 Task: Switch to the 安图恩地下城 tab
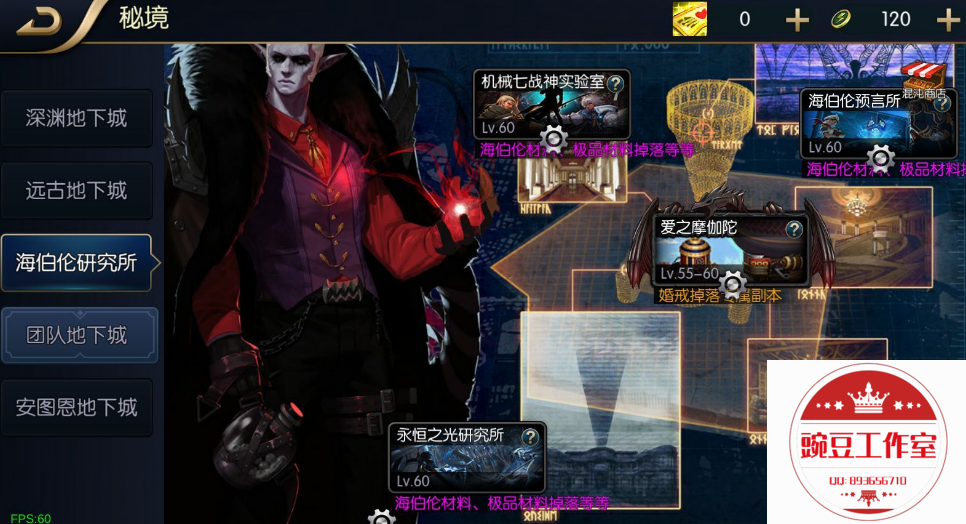pos(77,407)
